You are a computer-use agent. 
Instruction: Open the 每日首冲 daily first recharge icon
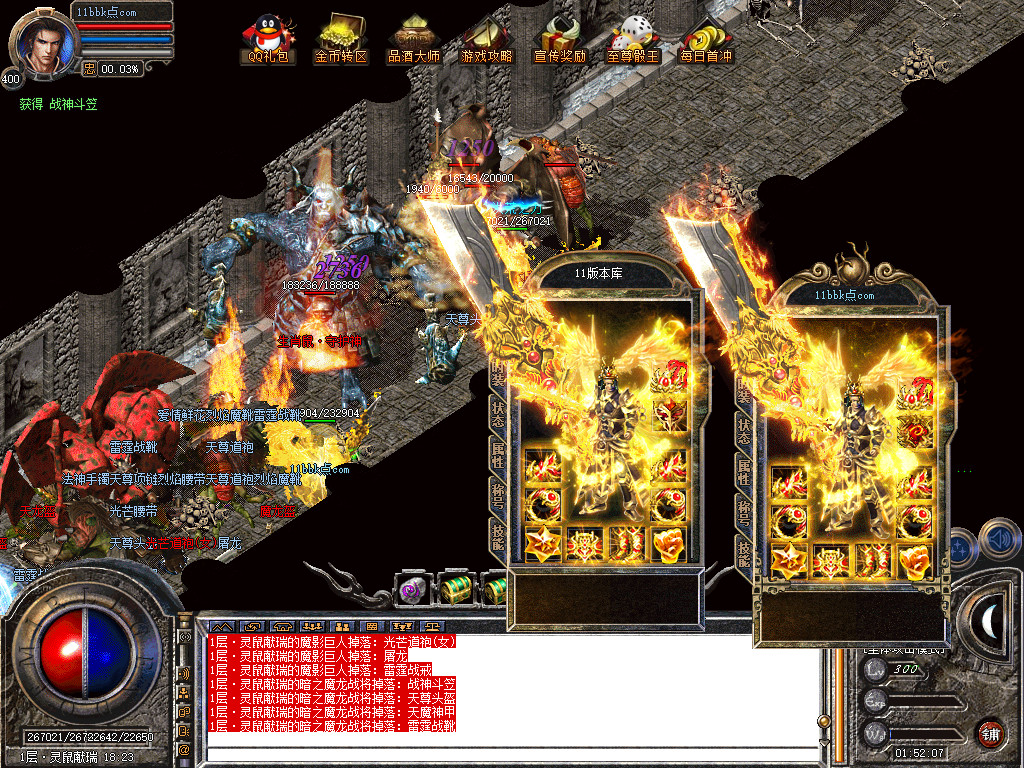(706, 38)
